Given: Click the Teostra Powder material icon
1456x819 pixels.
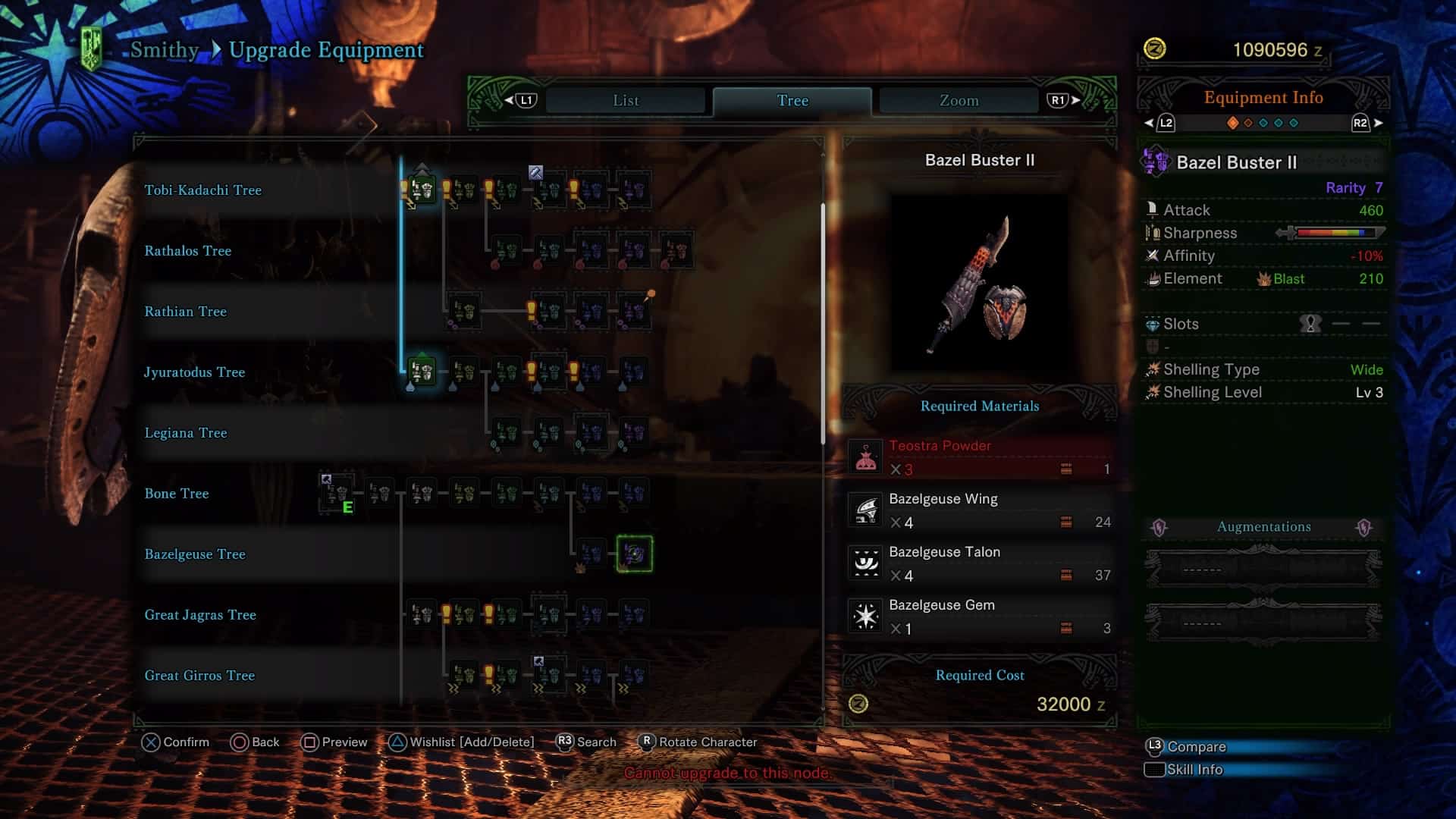Looking at the screenshot, I should tap(864, 457).
